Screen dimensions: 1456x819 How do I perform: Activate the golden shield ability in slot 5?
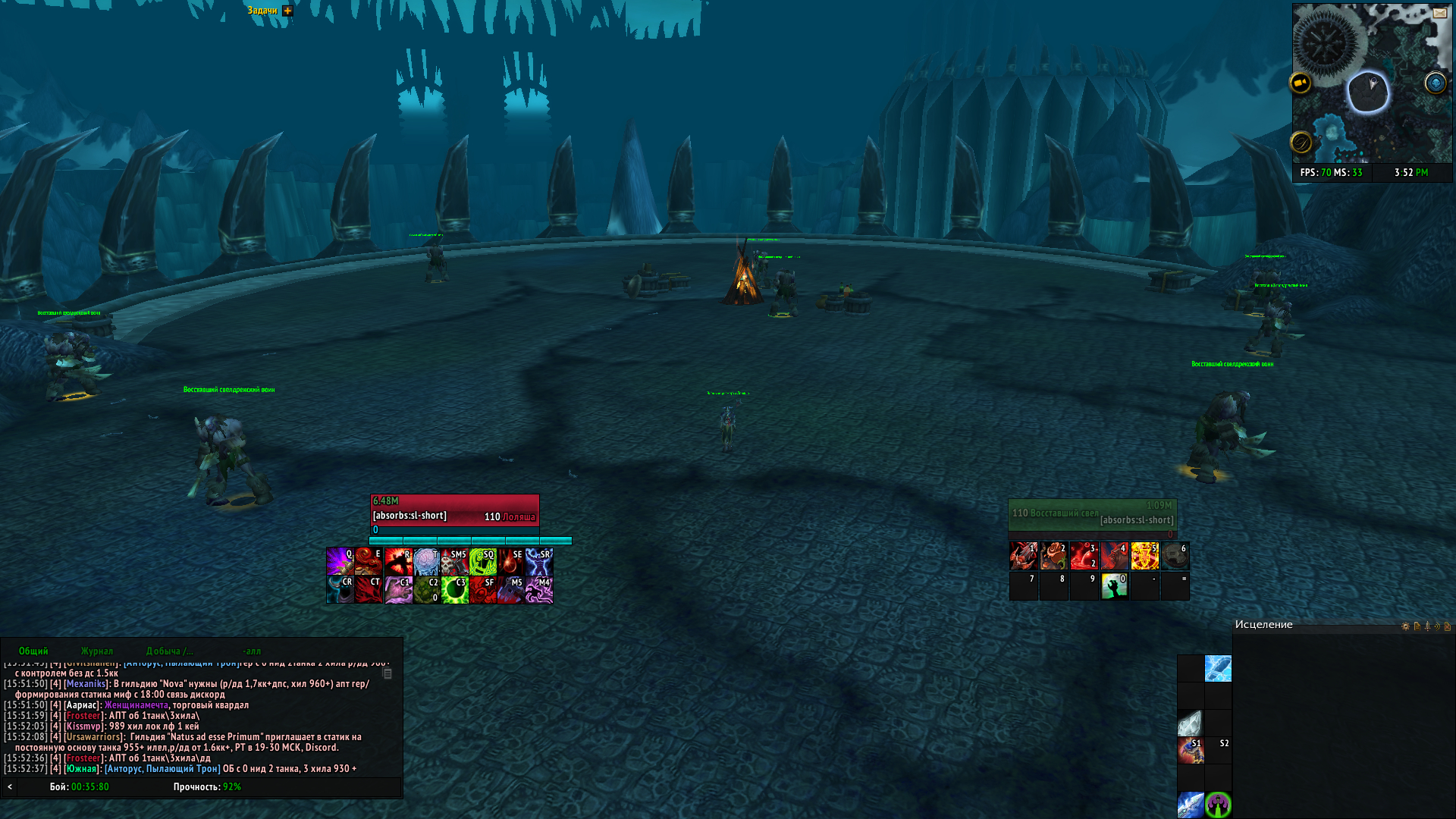[x=1144, y=556]
